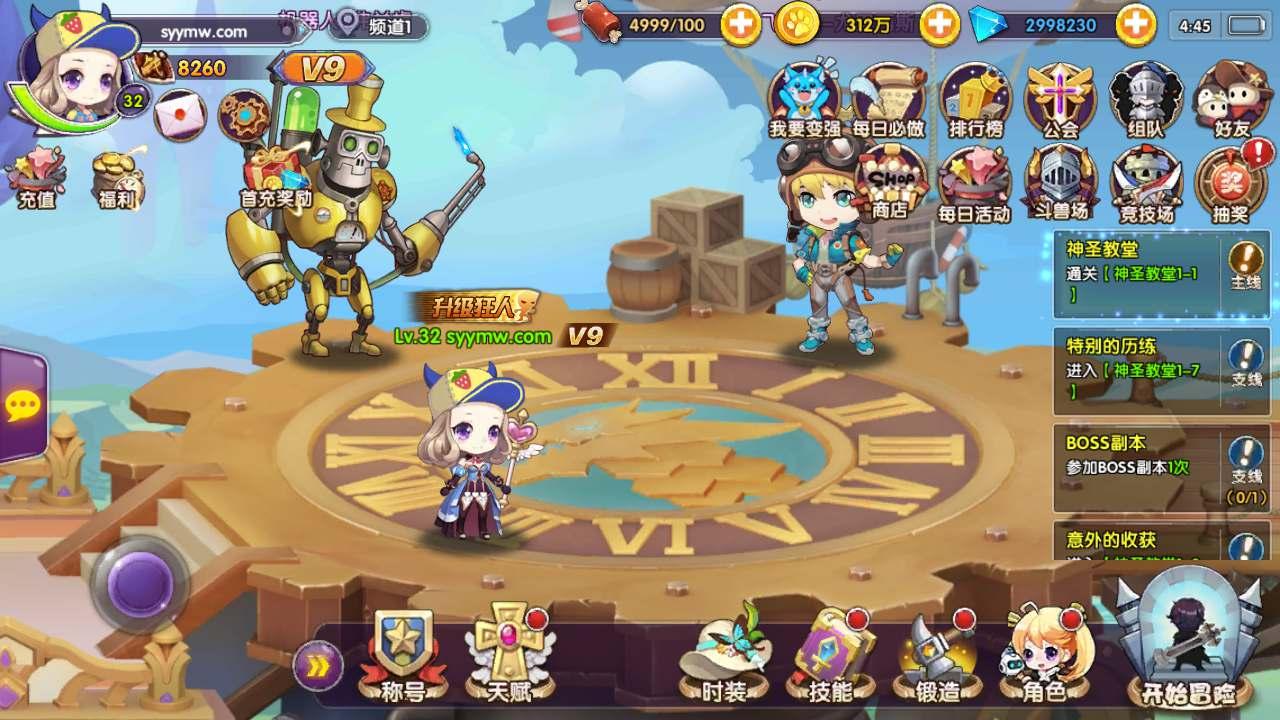This screenshot has height=720, width=1280.
Task: Open the 充值 recharge icon
Action: tap(37, 178)
